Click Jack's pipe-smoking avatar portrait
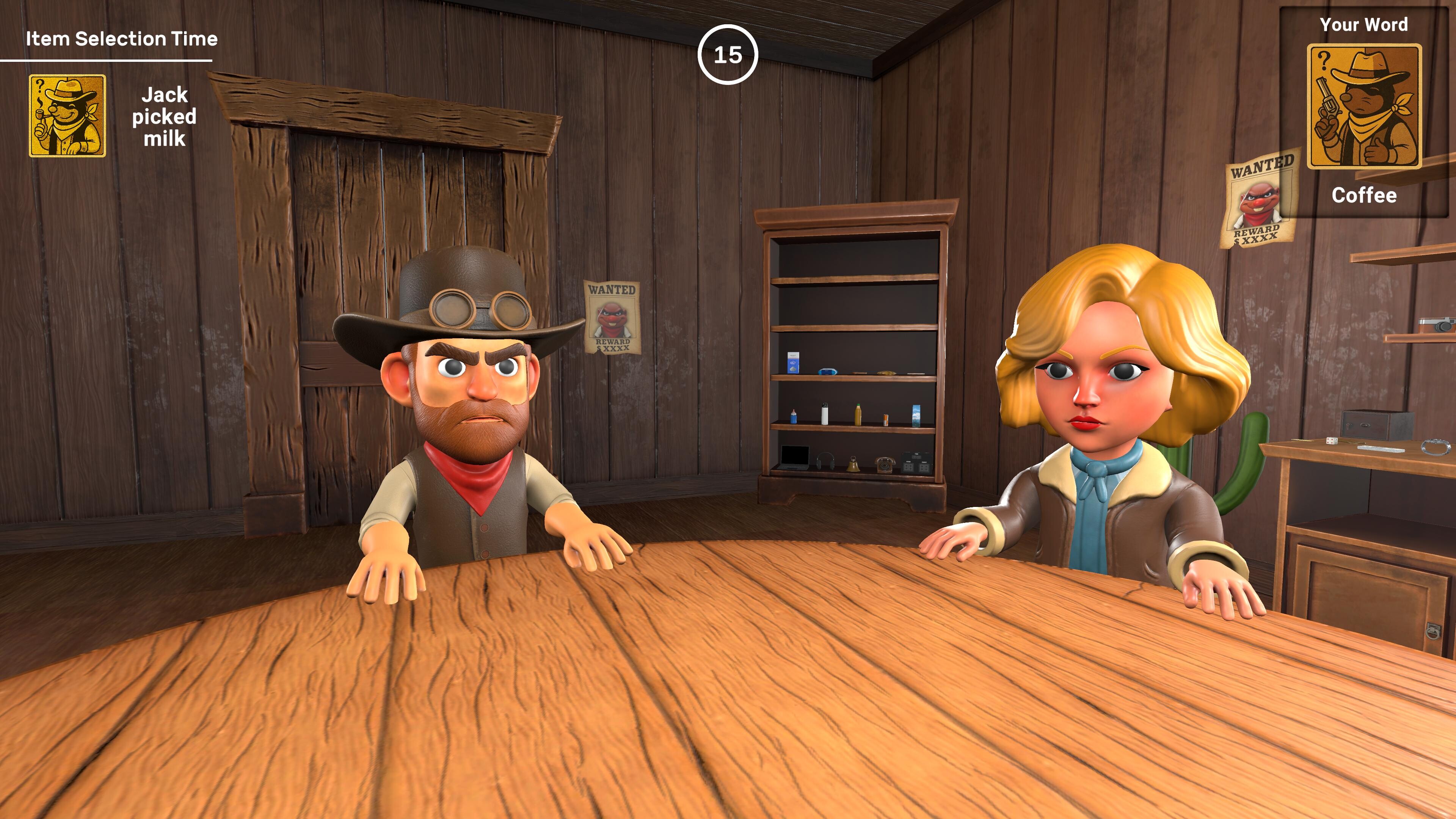 click(x=67, y=116)
